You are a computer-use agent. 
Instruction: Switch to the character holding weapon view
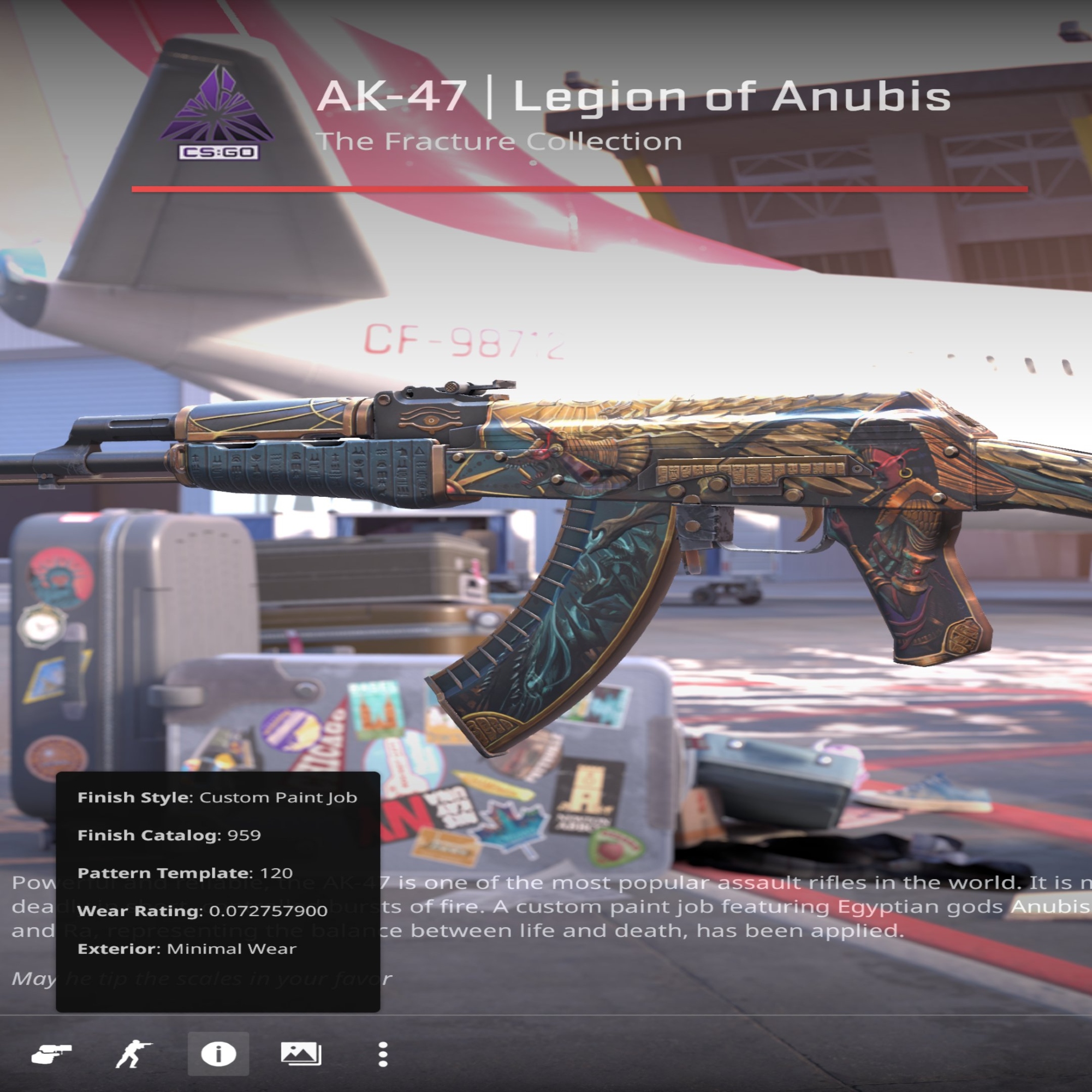(133, 1054)
